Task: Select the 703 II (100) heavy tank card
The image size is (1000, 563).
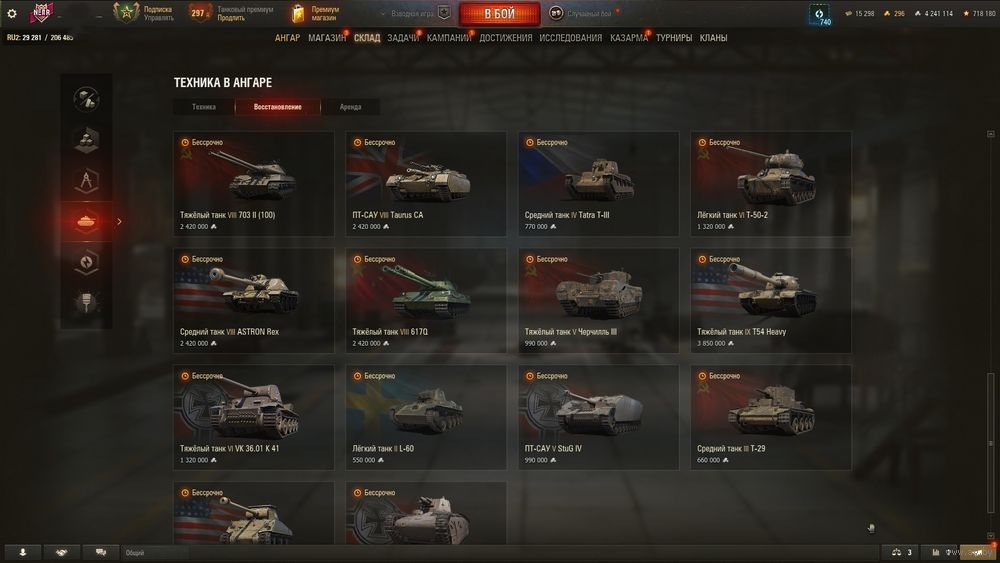Action: [x=253, y=183]
